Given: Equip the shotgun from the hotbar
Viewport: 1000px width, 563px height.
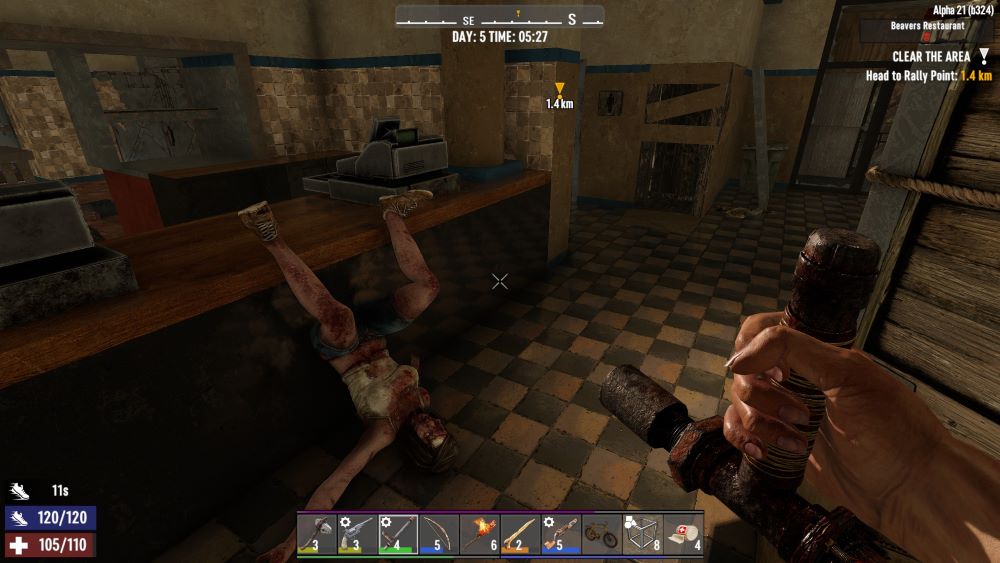Looking at the screenshot, I should pyautogui.click(x=561, y=534).
